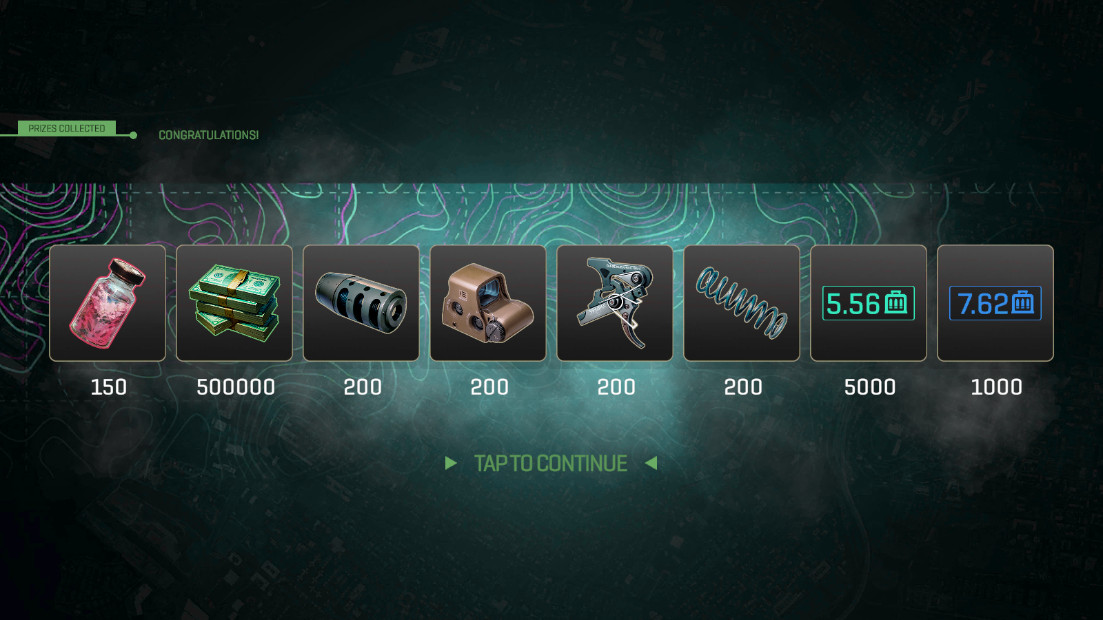Select the holographic sight reward

coord(489,303)
